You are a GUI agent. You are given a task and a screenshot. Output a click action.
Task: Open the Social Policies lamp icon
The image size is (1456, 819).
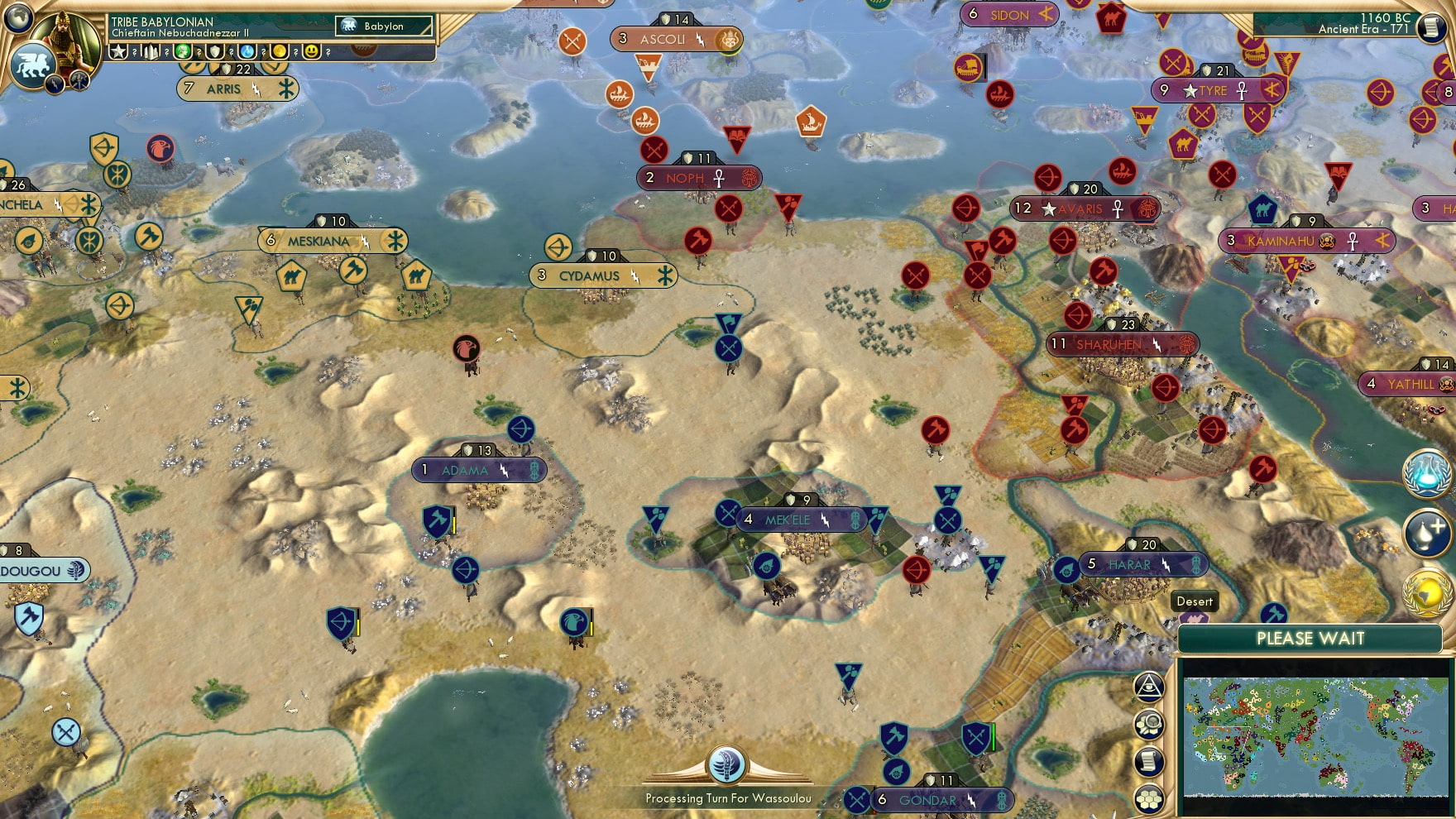(x=1426, y=532)
